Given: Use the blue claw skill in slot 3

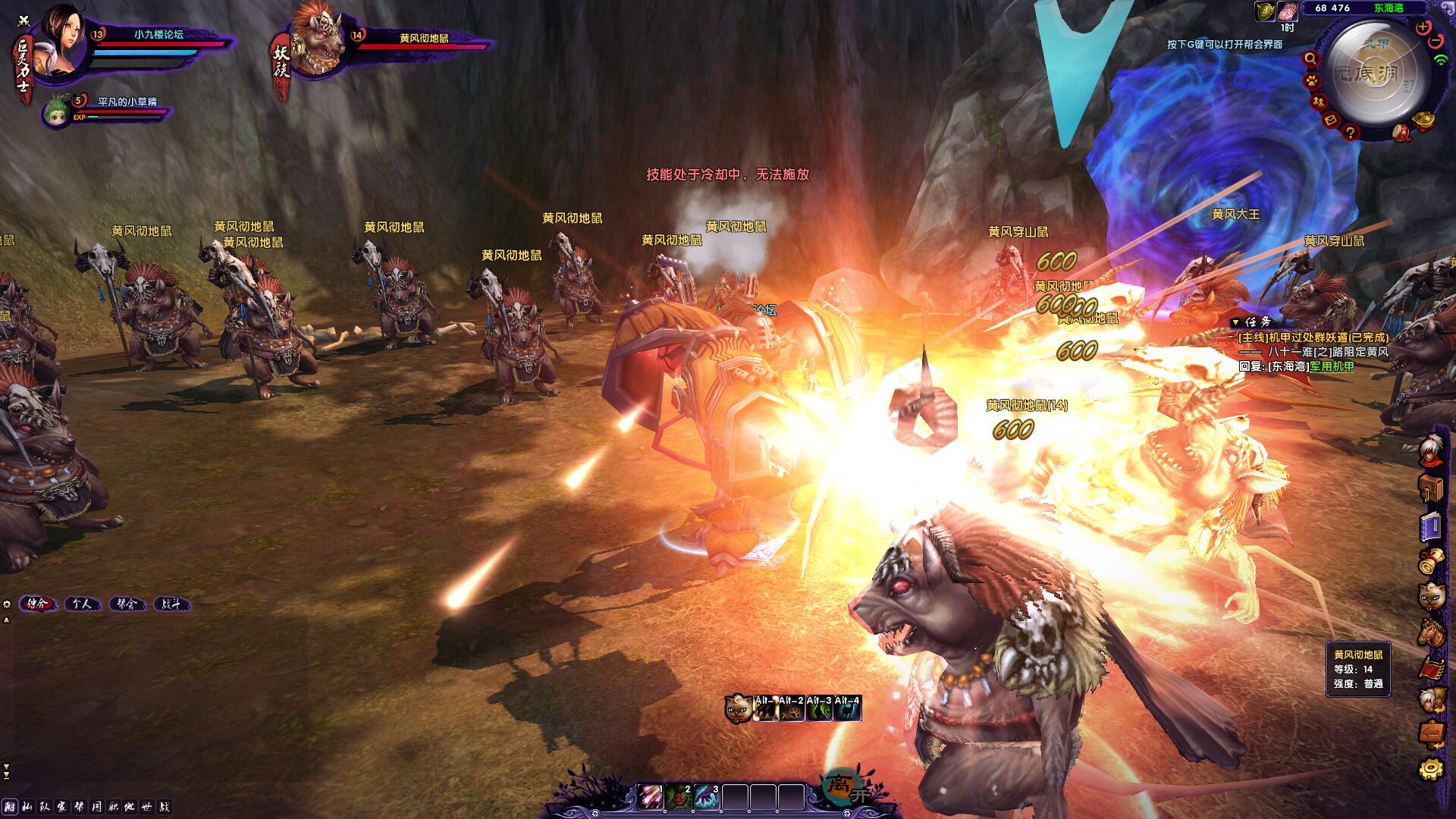Looking at the screenshot, I should click(x=706, y=797).
